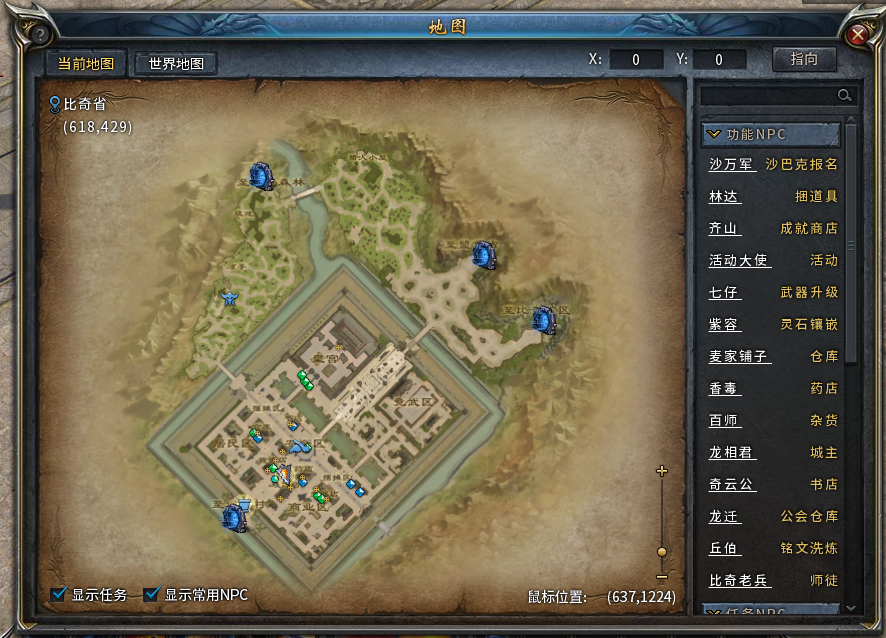This screenshot has width=886, height=638.
Task: Collapse the 功能NPC list header
Action: click(771, 134)
